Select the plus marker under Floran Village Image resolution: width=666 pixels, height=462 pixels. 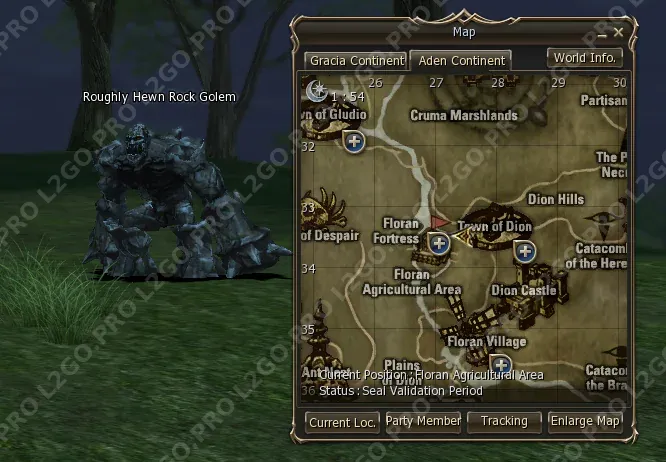coord(501,365)
